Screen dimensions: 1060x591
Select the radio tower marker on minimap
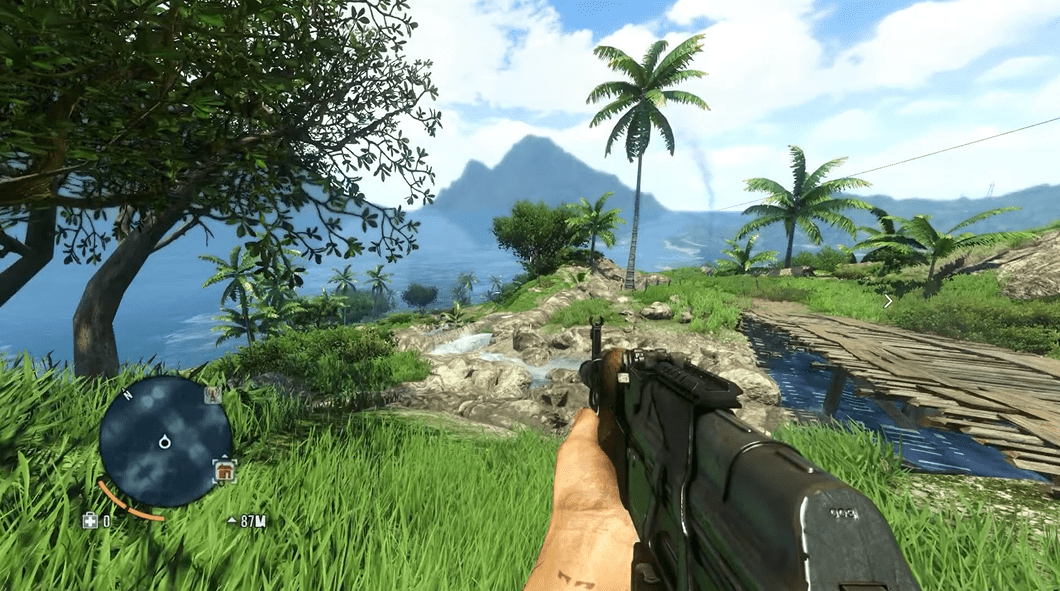coord(212,395)
